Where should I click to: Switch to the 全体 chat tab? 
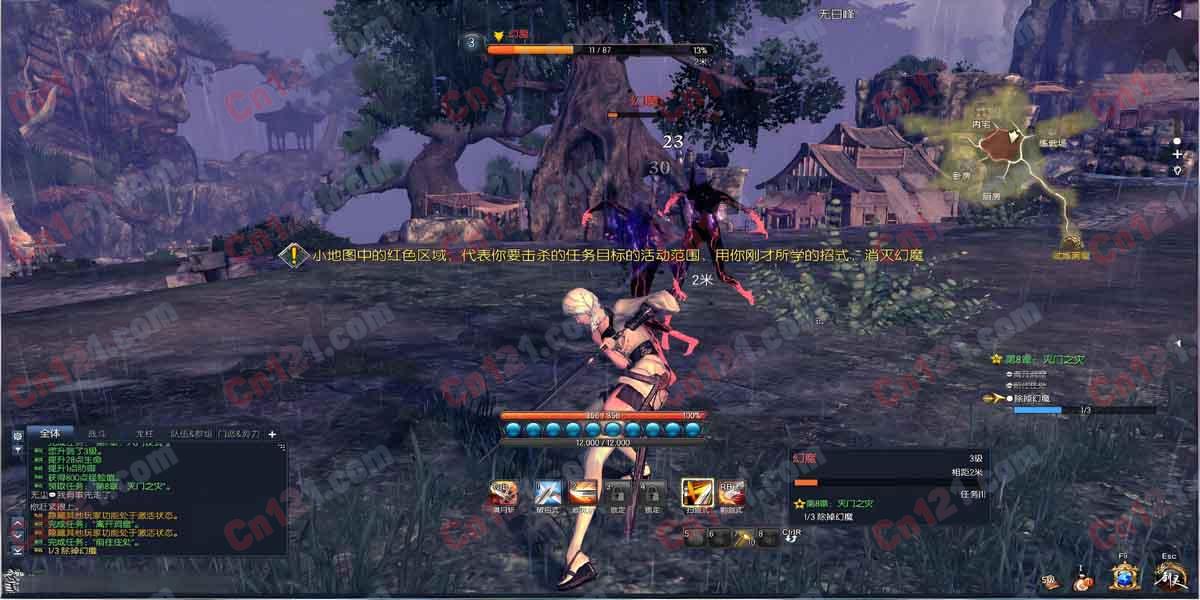point(50,433)
